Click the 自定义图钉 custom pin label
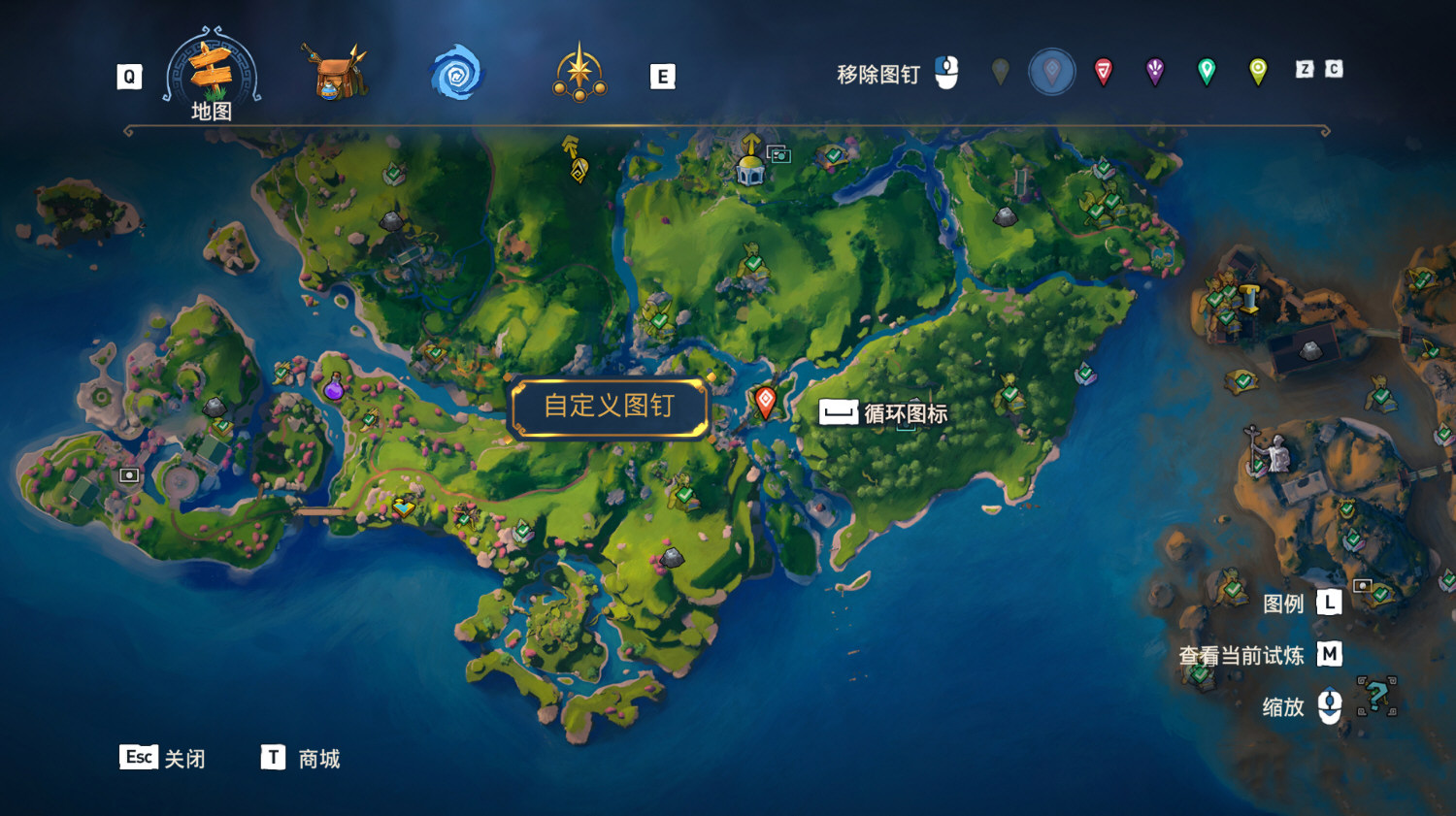This screenshot has height=816, width=1456. (610, 407)
